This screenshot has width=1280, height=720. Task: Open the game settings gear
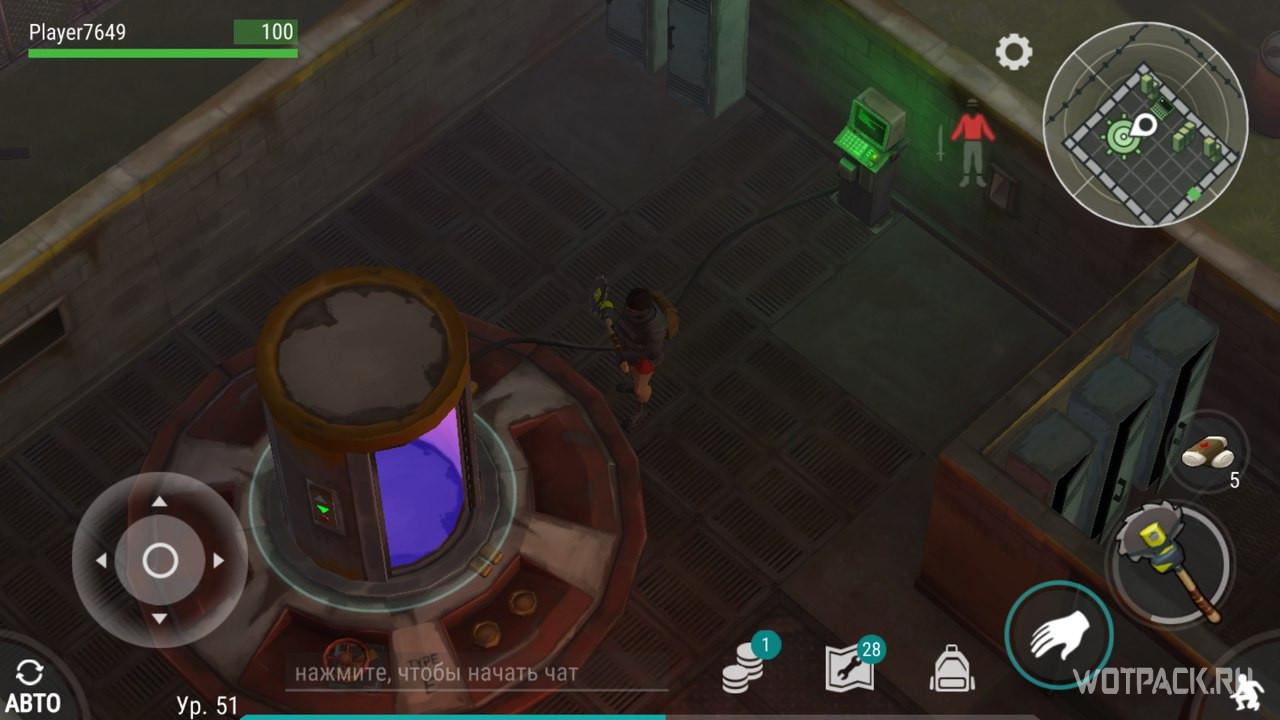(1014, 50)
